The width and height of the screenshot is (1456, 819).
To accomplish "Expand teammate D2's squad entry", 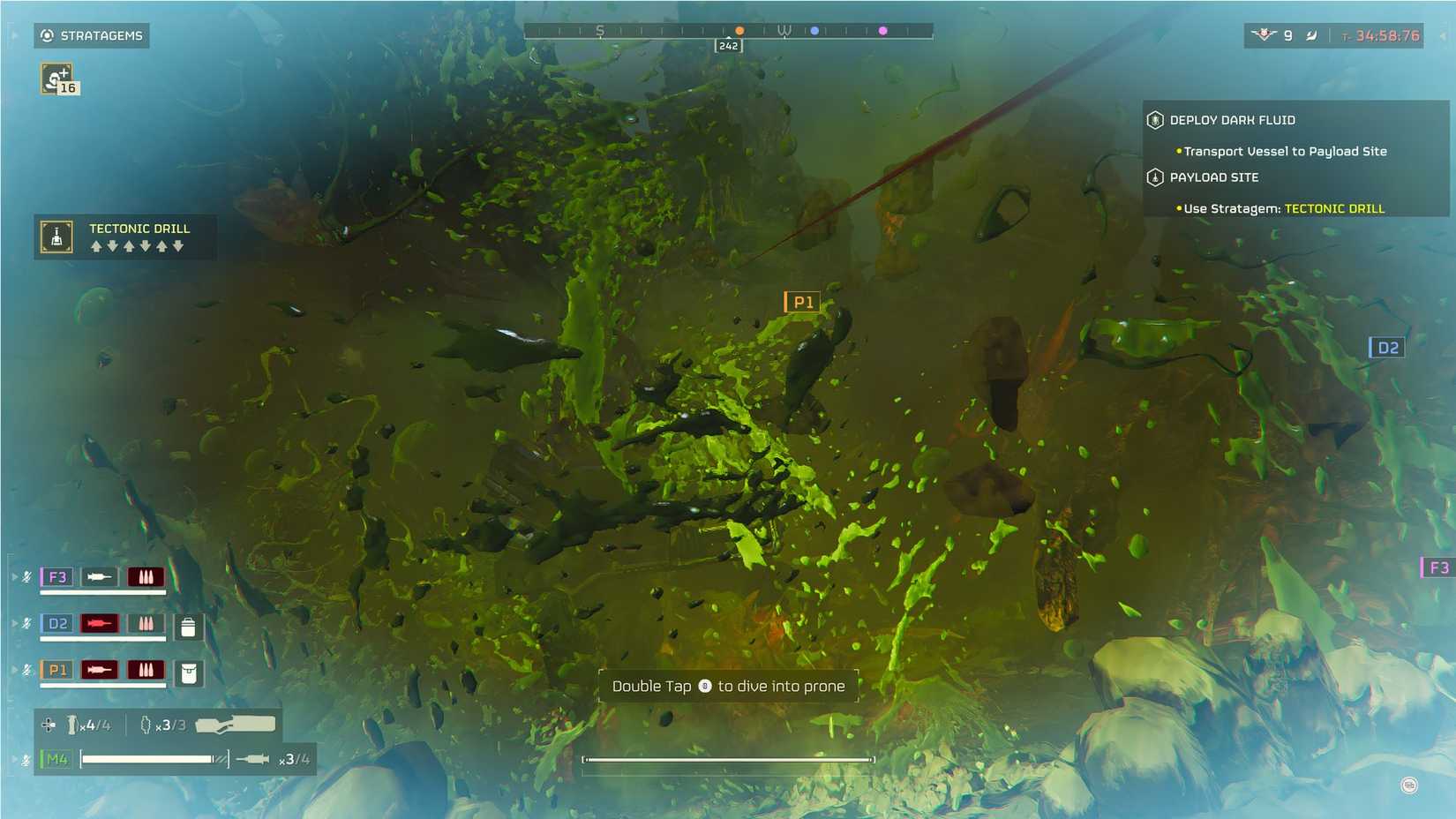I will point(14,623).
